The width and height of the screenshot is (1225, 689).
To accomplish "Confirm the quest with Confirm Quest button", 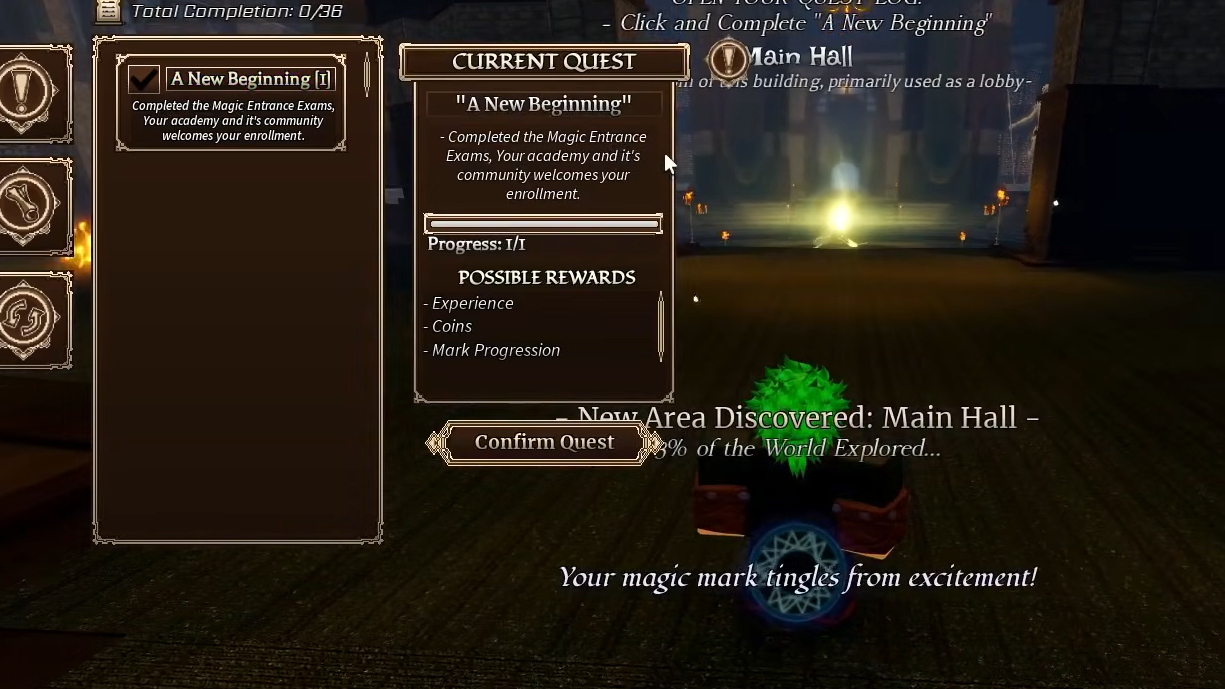I will [544, 442].
